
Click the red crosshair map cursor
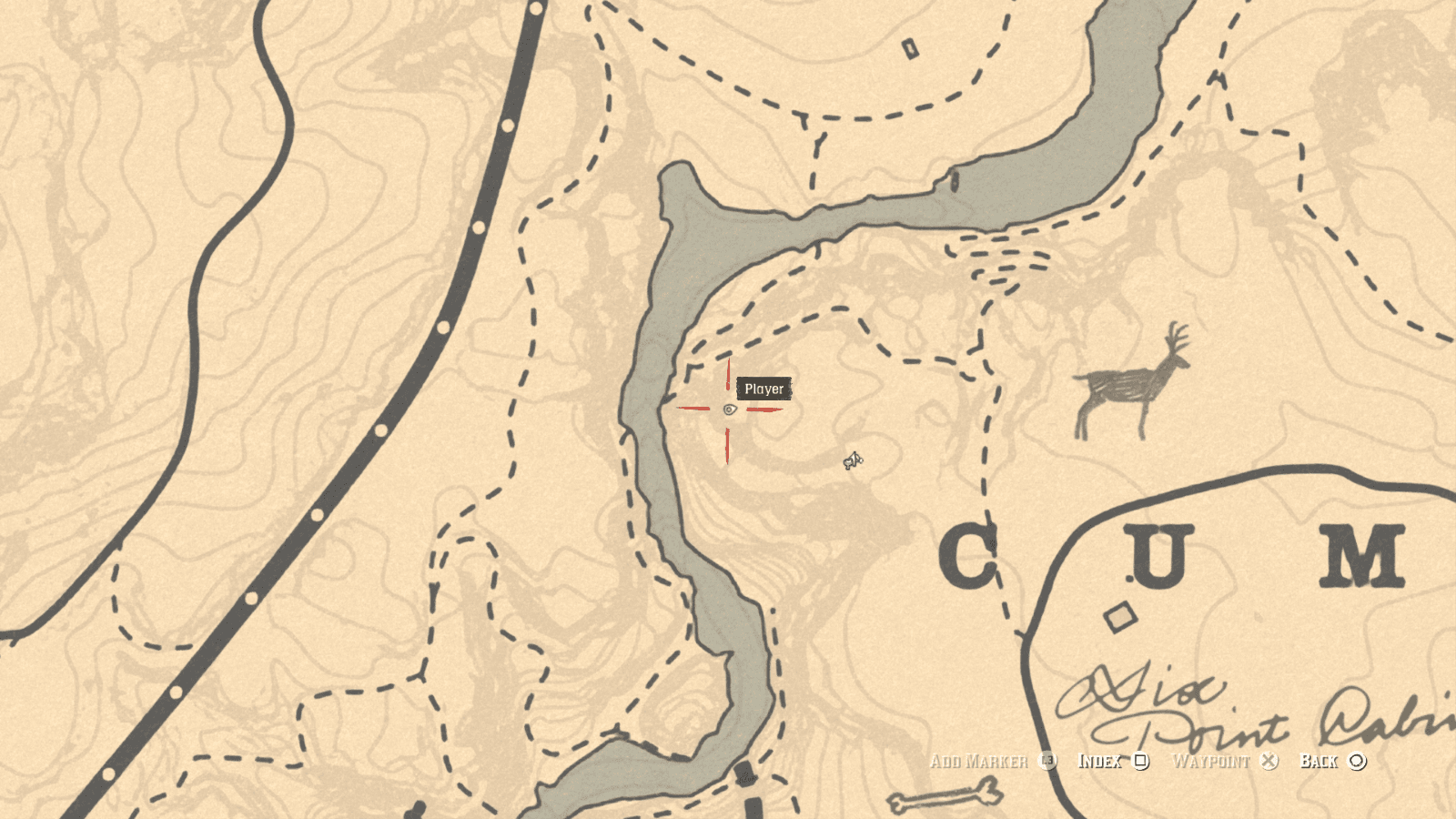tap(728, 411)
